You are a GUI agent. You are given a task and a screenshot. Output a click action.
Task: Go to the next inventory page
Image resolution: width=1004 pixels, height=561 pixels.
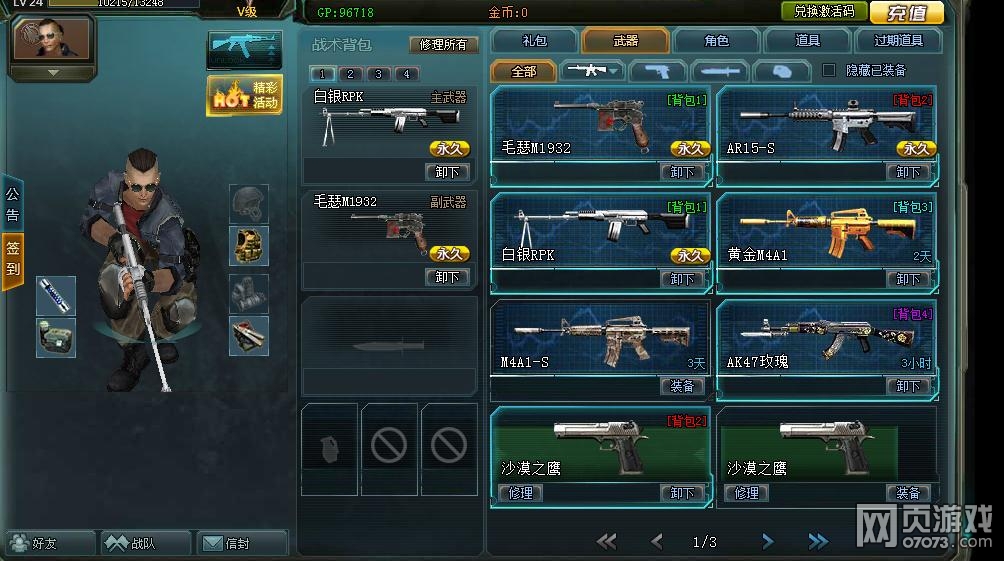click(x=767, y=542)
